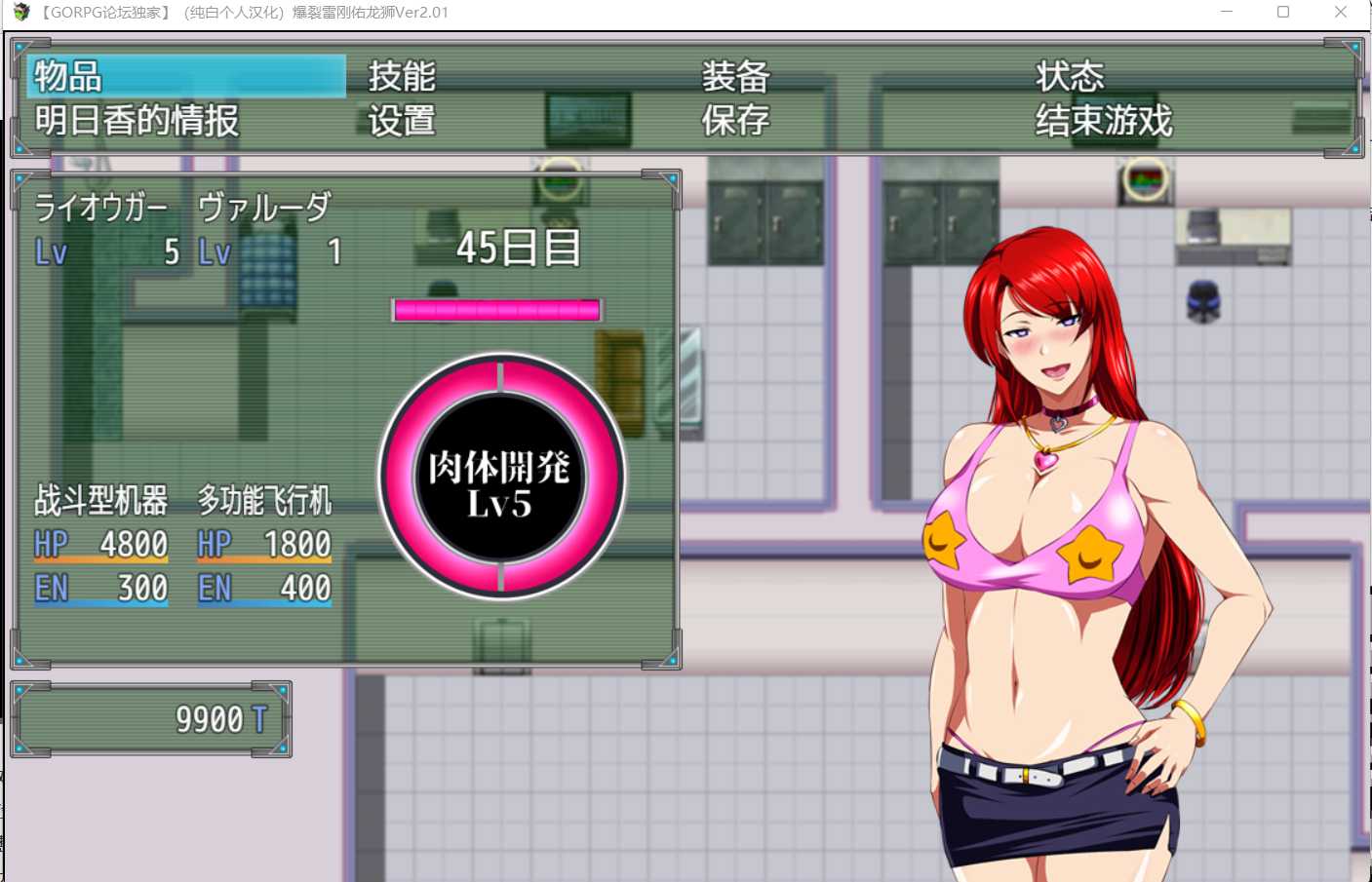Open the 设置 settings menu

coord(402,121)
